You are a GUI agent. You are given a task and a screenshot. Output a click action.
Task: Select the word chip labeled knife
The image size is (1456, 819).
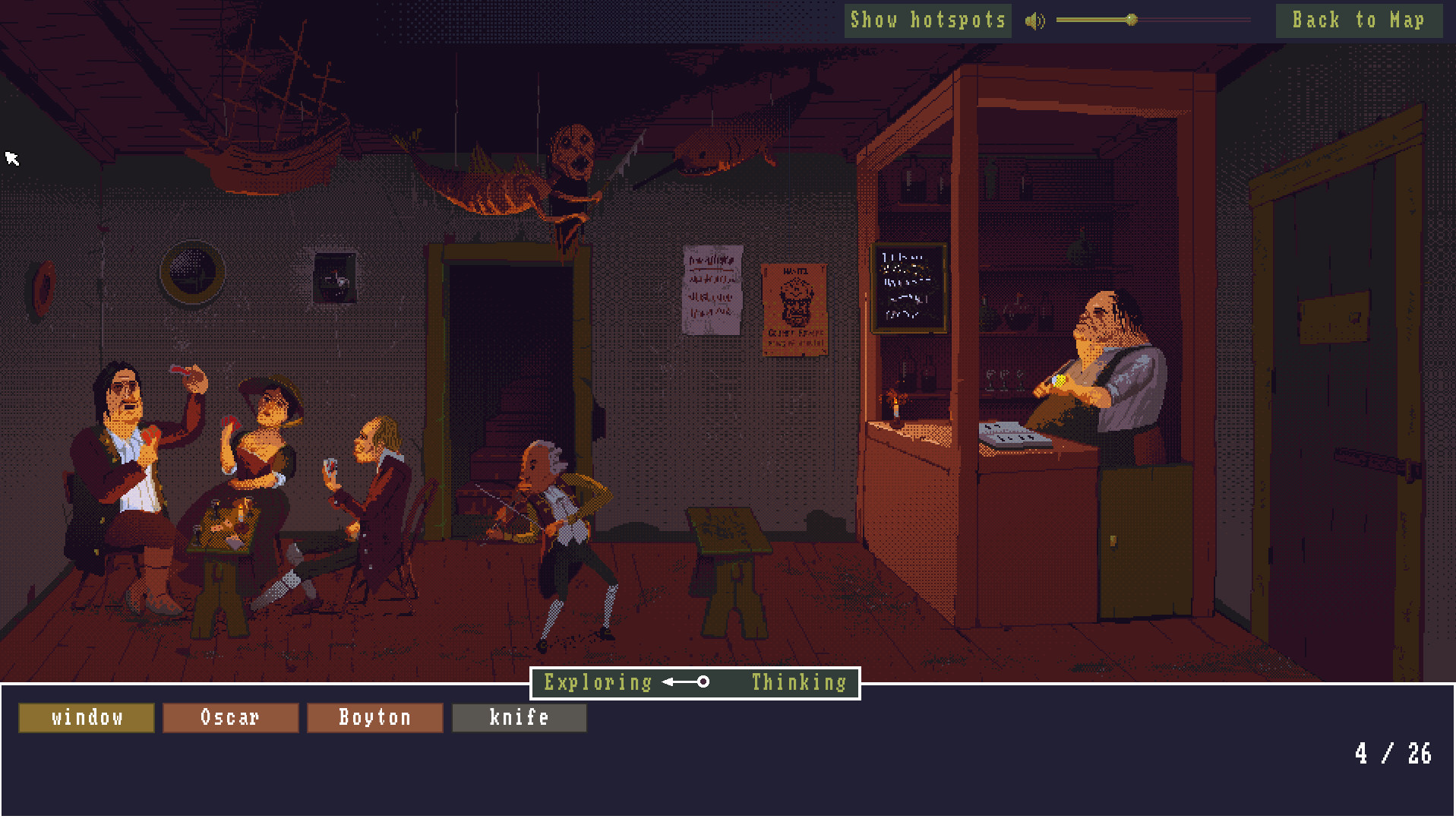point(519,717)
